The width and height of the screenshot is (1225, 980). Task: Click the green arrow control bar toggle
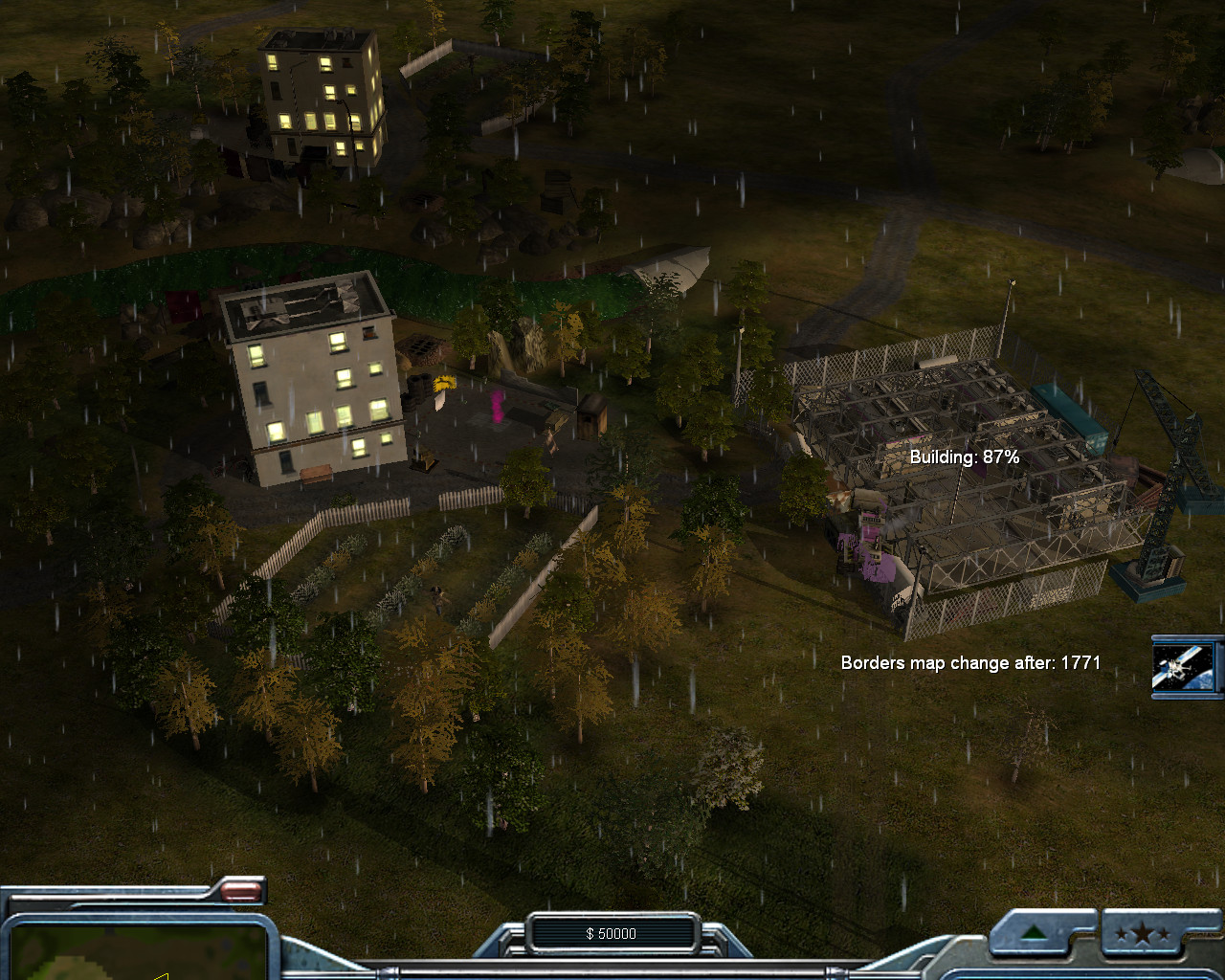[1033, 934]
